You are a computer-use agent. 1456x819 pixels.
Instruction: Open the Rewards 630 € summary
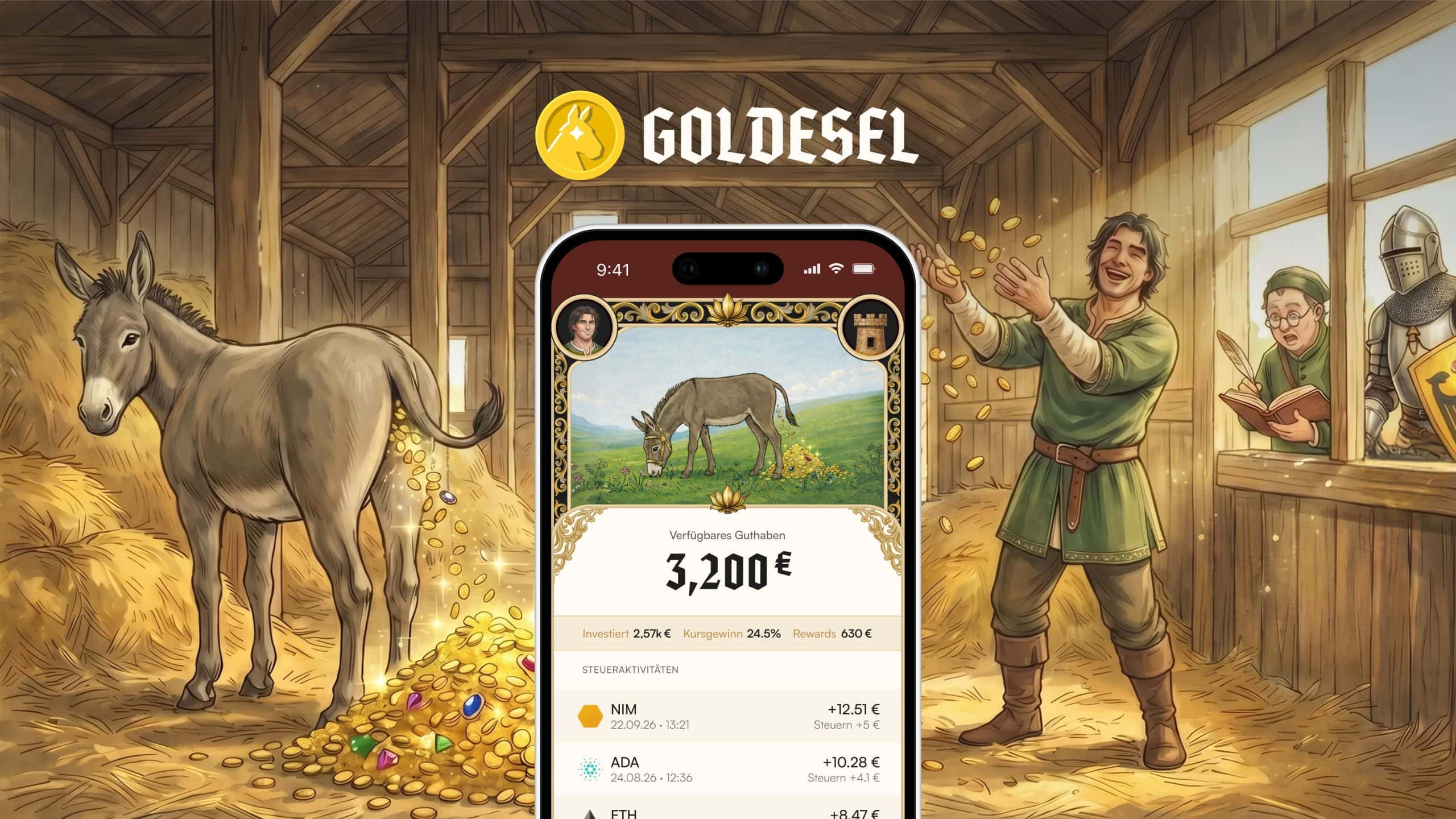(x=834, y=633)
